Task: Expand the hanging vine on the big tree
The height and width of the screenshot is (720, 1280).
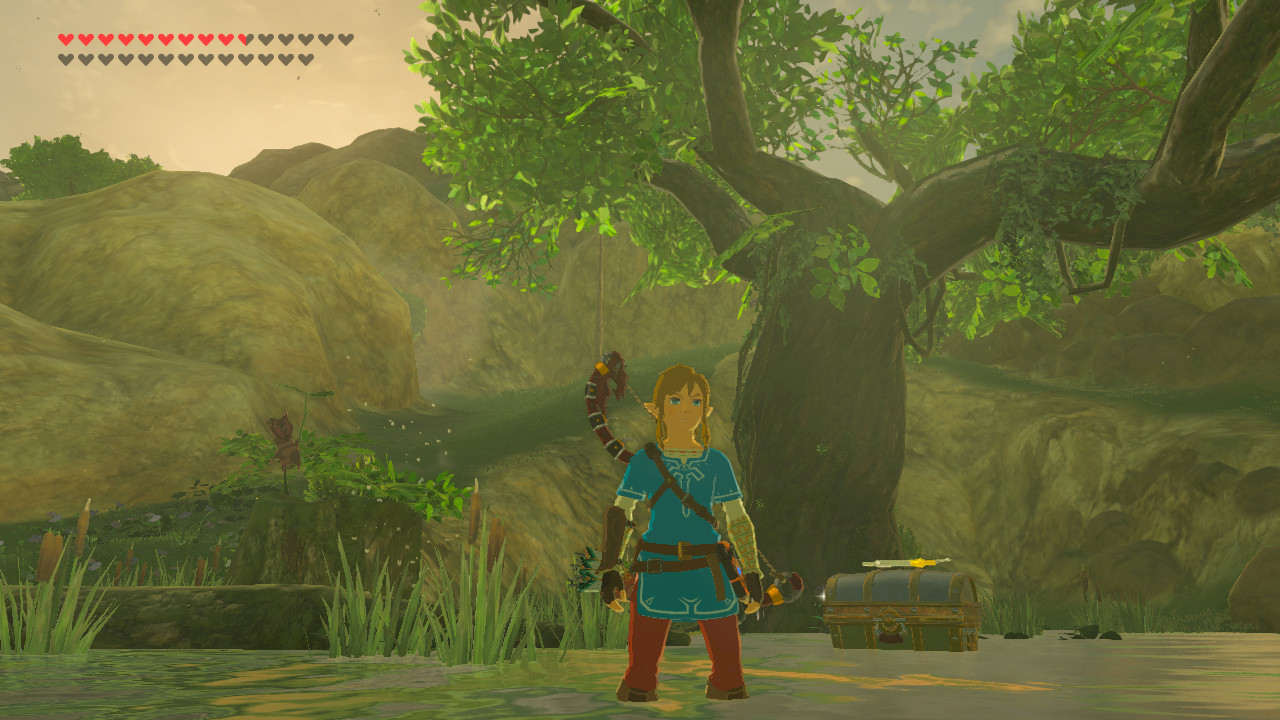Action: pos(600,290)
